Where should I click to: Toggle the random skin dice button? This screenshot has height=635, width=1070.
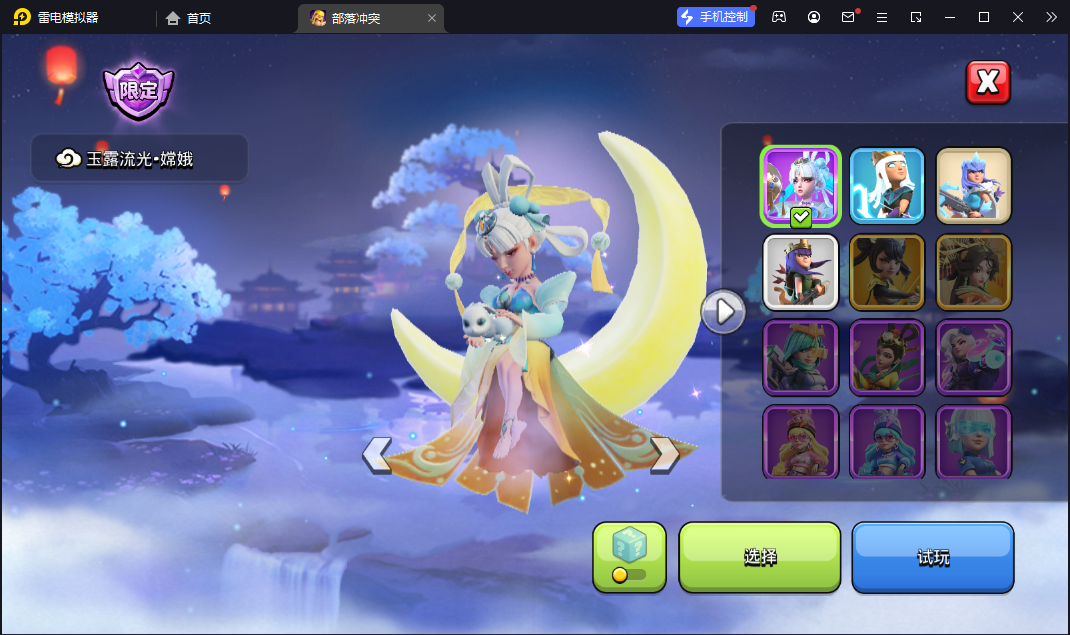click(629, 557)
